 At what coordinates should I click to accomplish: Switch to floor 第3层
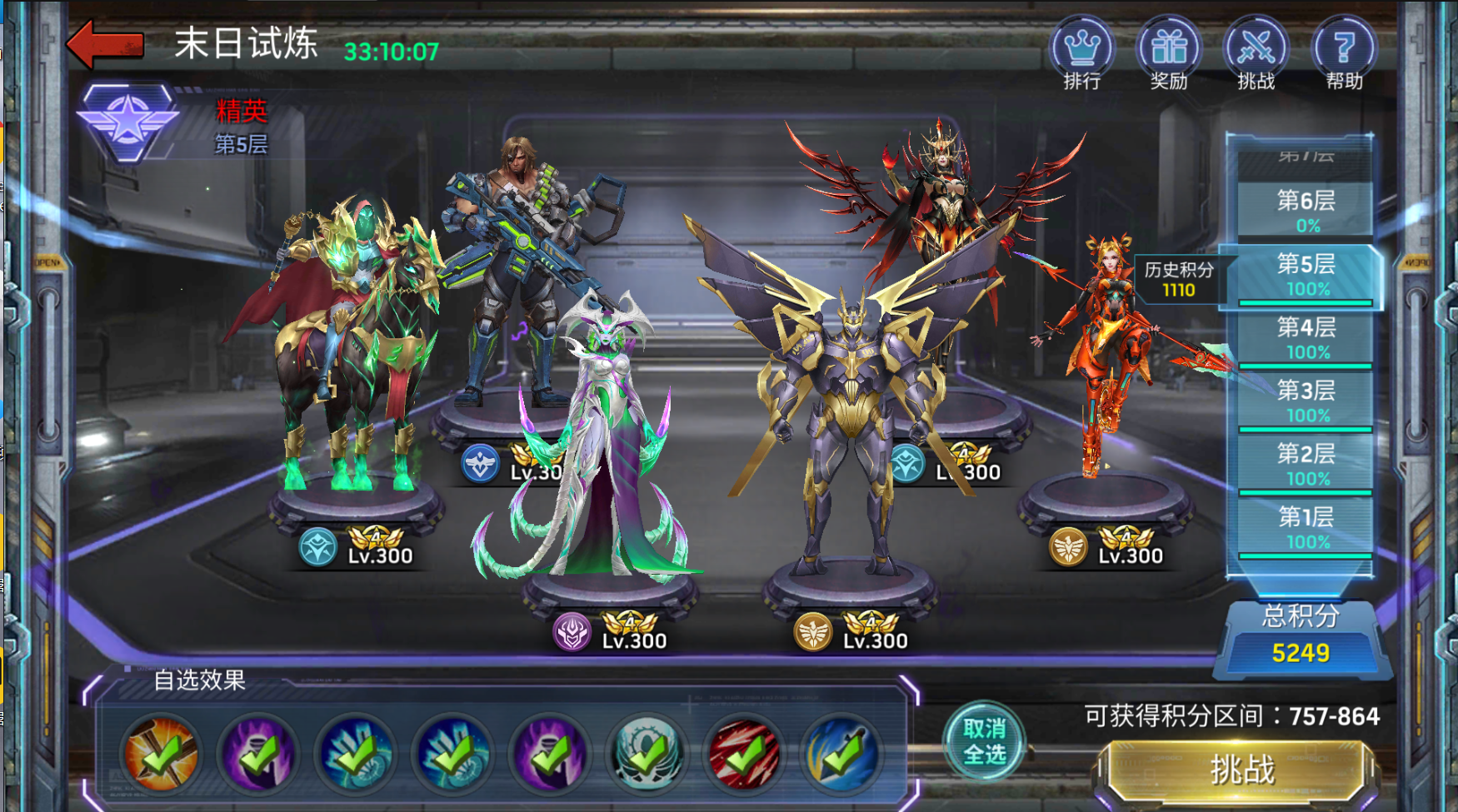coord(1306,401)
